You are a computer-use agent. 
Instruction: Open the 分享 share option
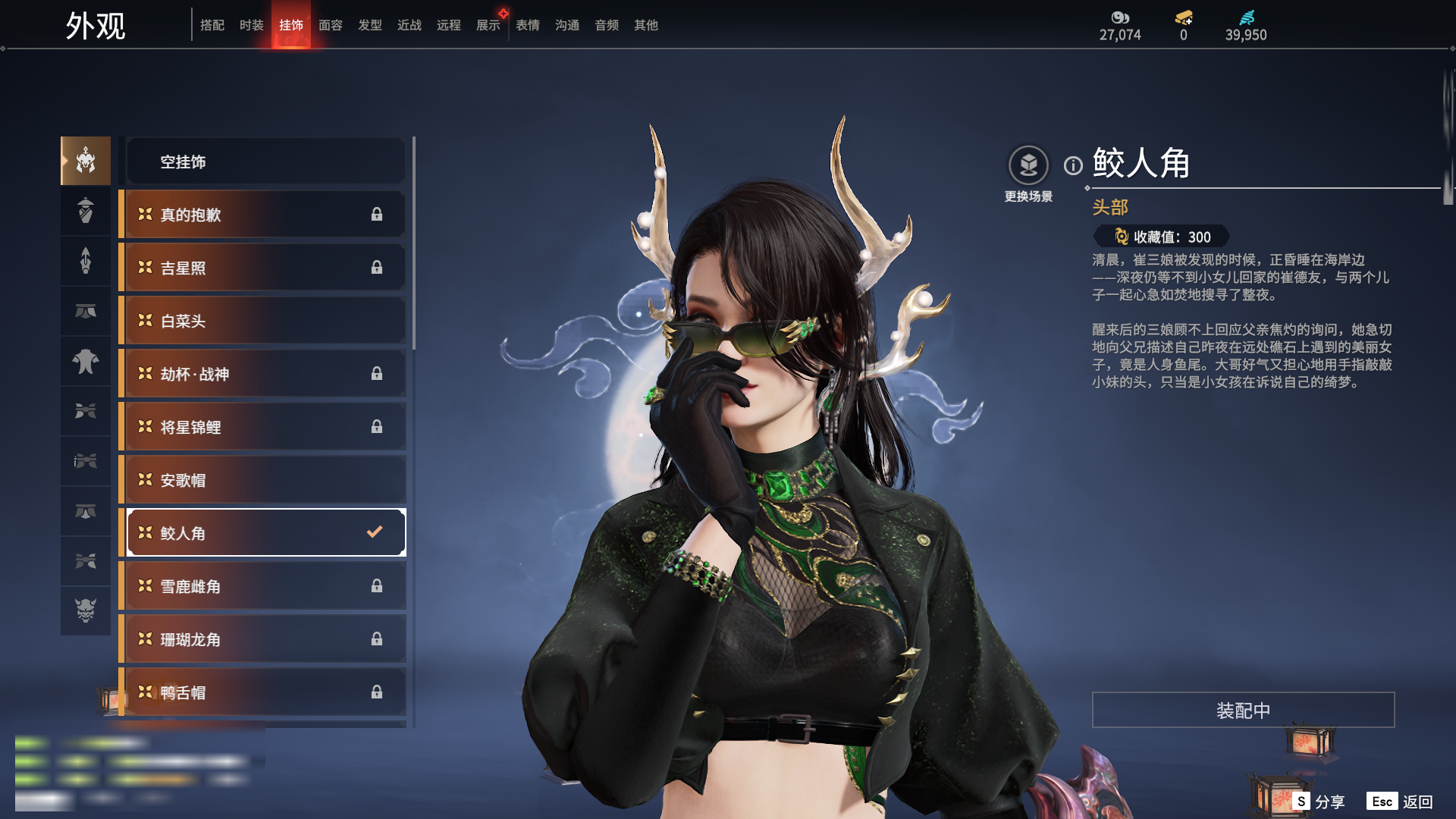pos(1329,802)
